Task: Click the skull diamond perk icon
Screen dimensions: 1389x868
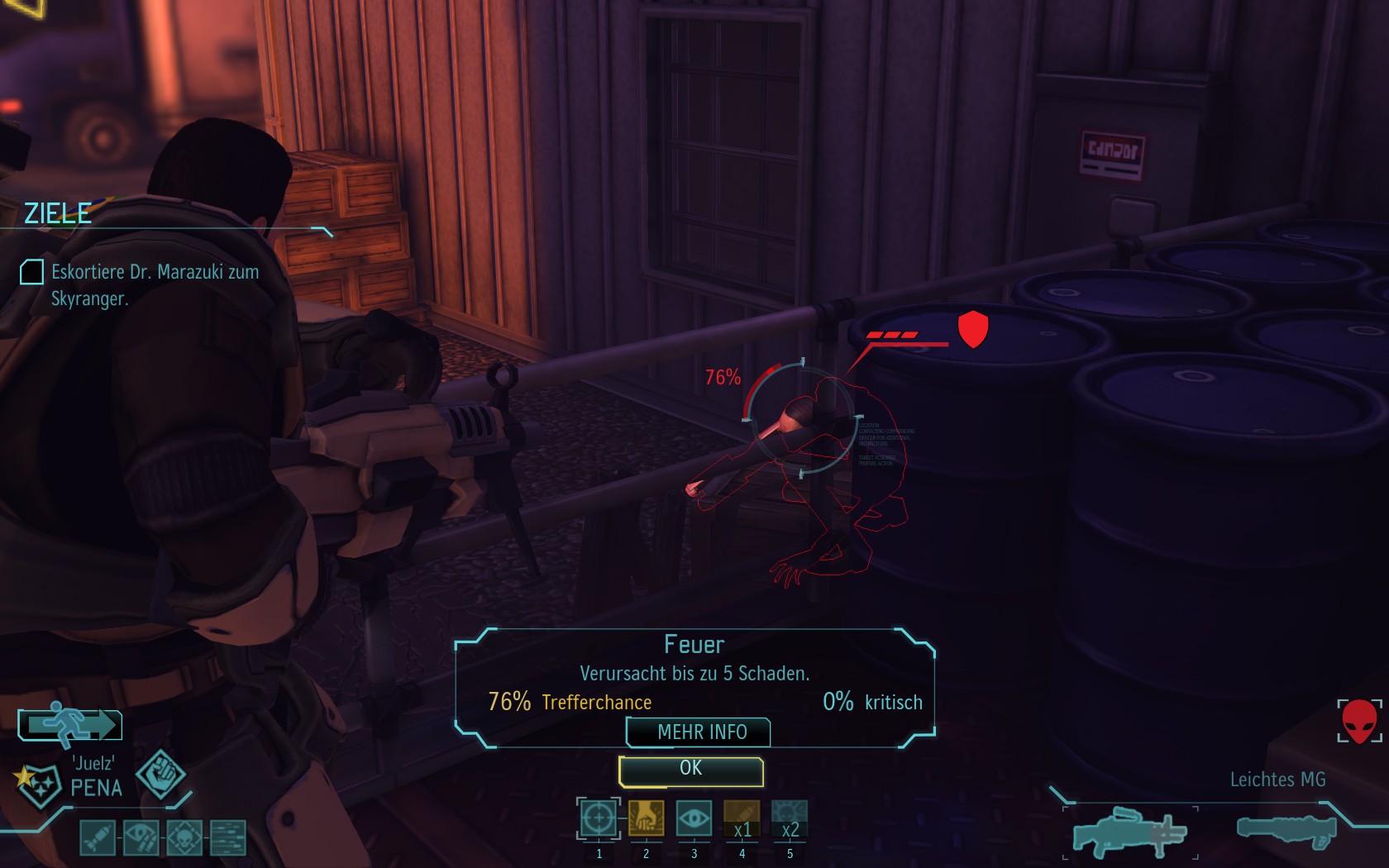Action: [184, 837]
